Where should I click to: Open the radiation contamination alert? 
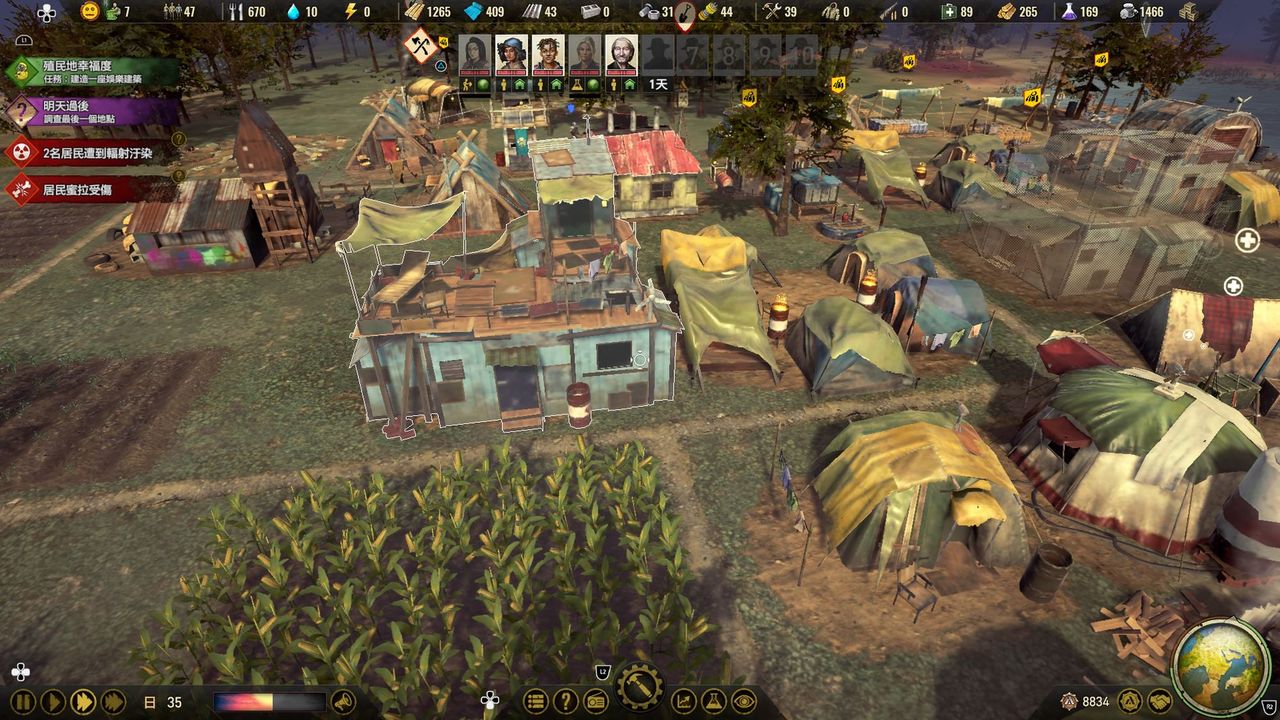95,153
